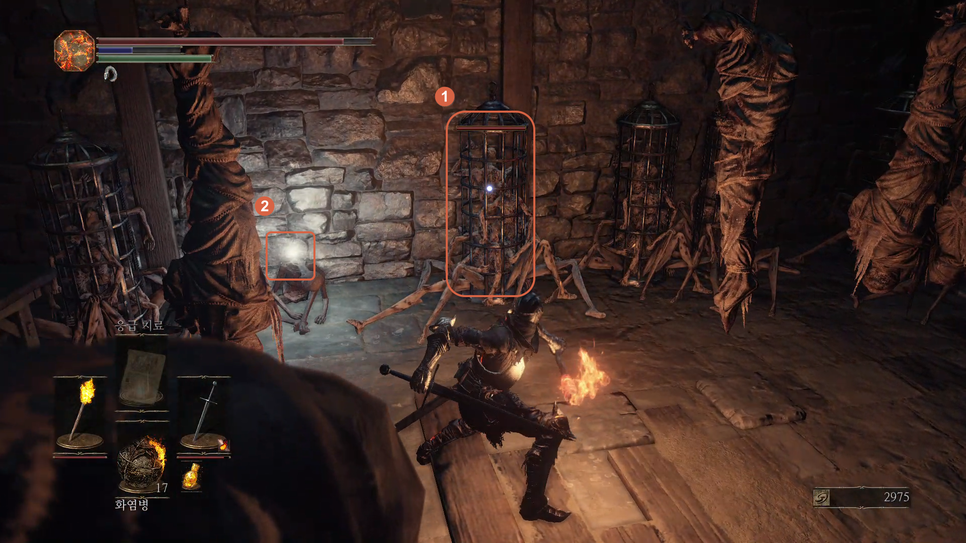Screen dimensions: 966x543
Task: Select the torch in the left-hand slot
Action: point(81,414)
